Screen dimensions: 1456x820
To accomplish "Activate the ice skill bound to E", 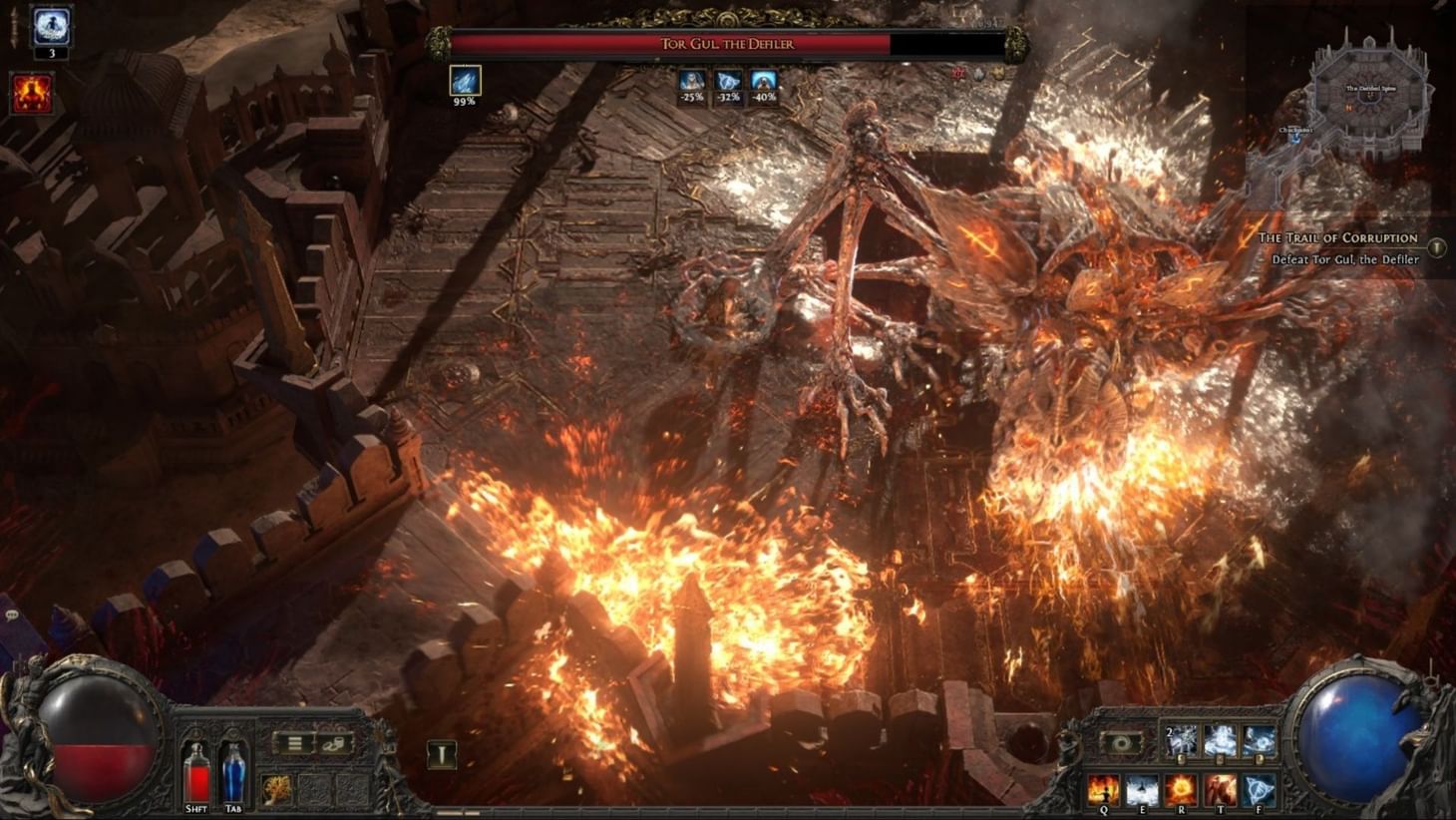I will click(1144, 788).
